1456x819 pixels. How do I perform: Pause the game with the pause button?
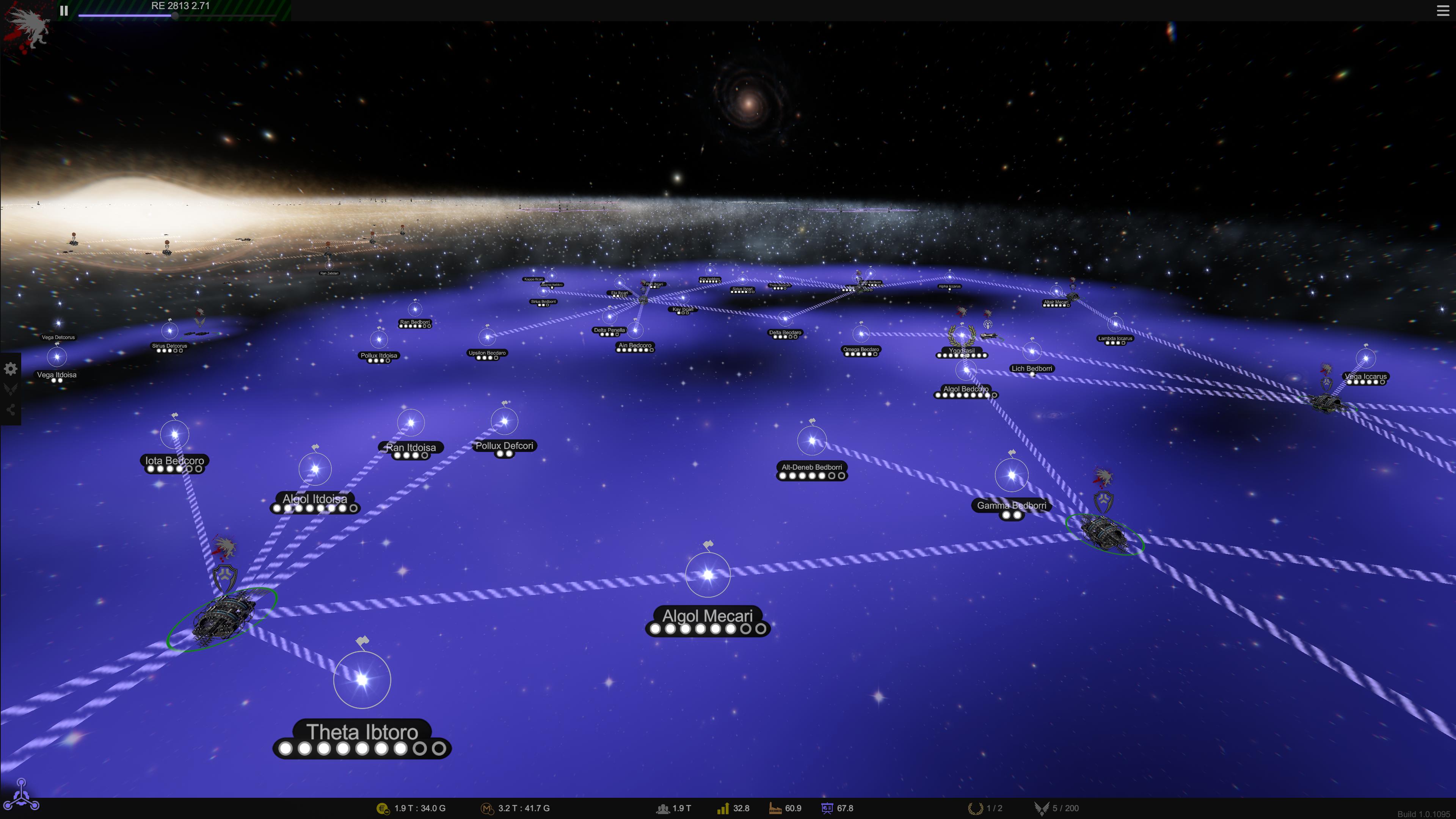click(x=64, y=10)
